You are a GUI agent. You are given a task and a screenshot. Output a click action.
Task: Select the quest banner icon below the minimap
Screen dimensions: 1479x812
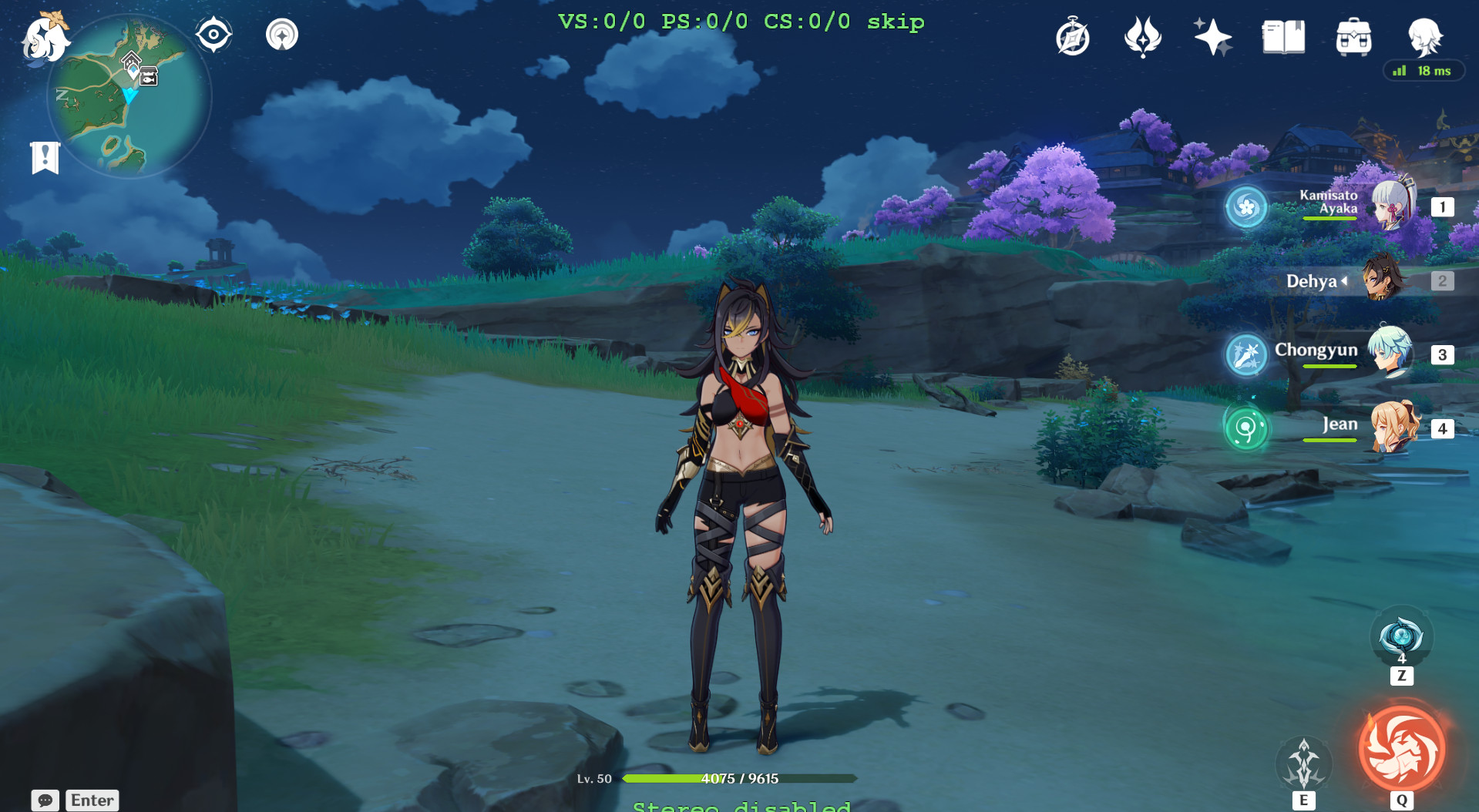click(45, 156)
